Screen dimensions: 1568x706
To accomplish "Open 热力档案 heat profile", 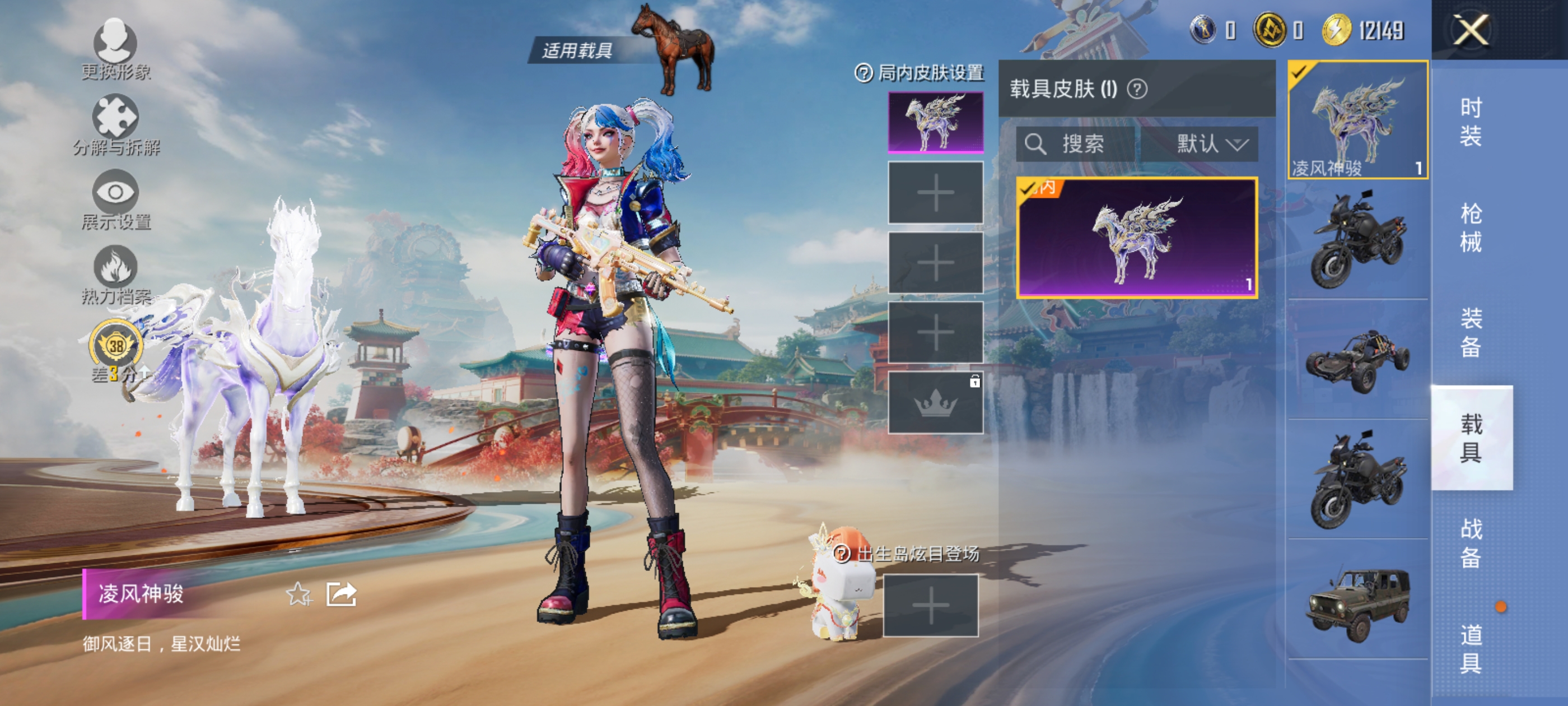I will coord(116,275).
